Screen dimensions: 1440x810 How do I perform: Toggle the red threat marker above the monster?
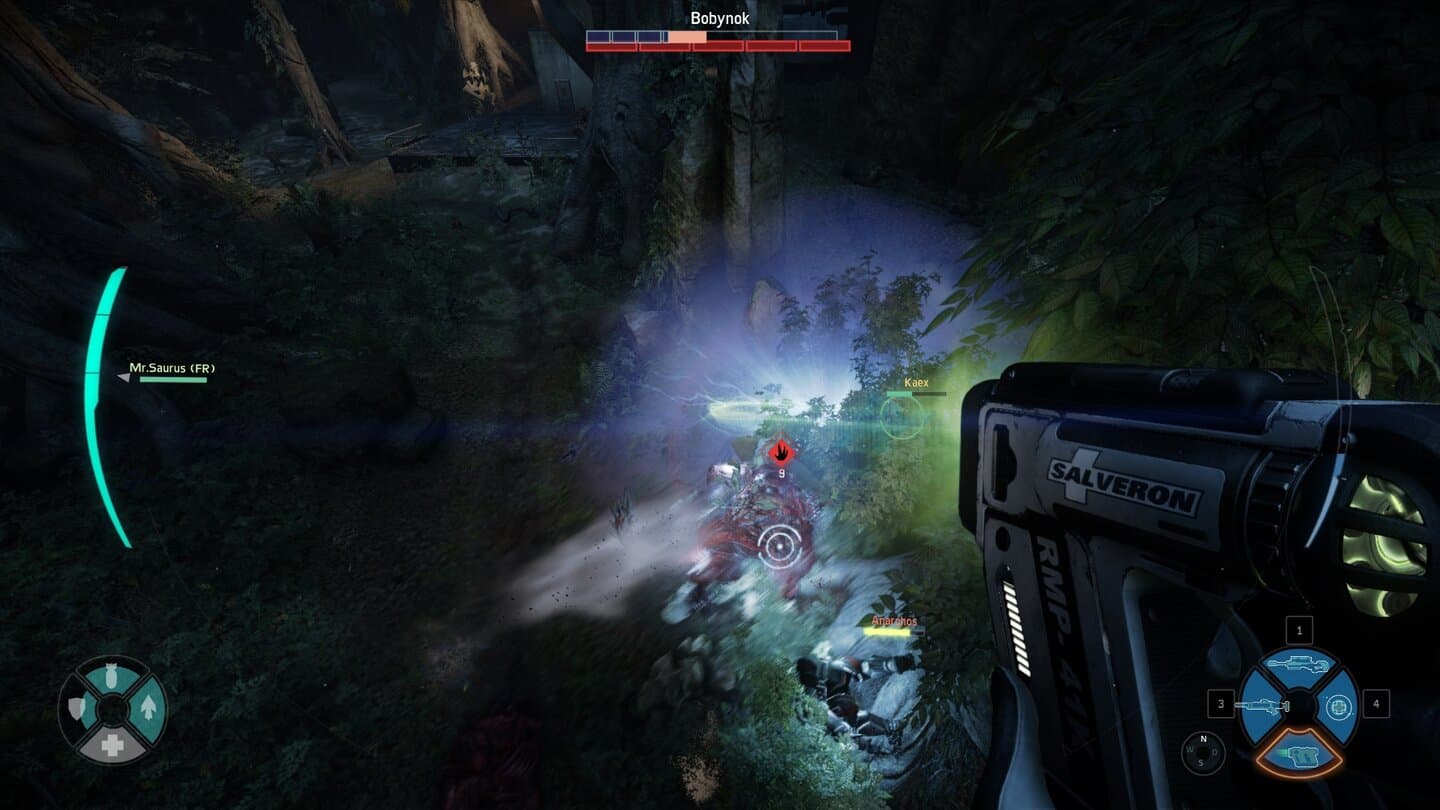[x=780, y=452]
